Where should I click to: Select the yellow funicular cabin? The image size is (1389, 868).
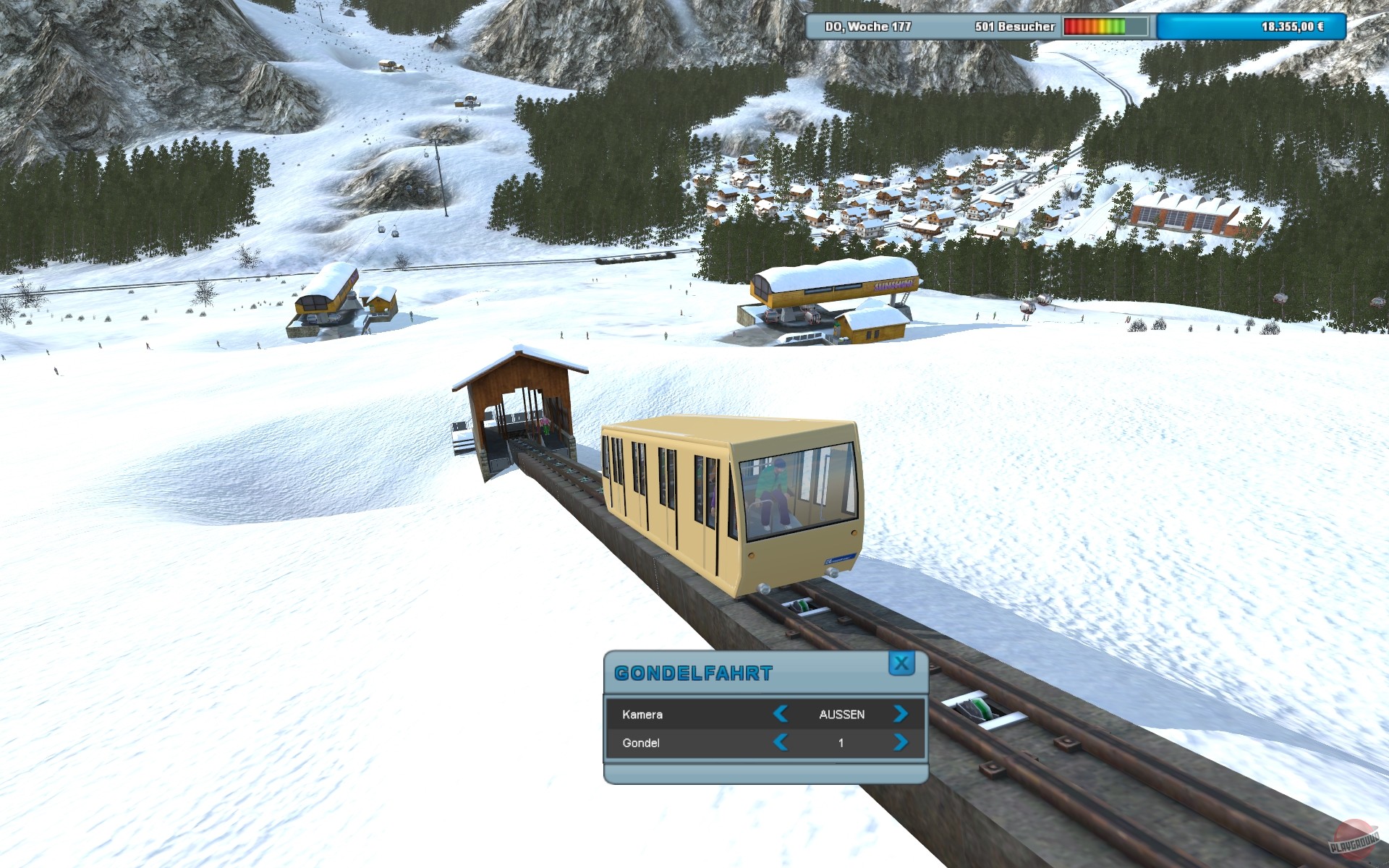pyautogui.click(x=723, y=499)
